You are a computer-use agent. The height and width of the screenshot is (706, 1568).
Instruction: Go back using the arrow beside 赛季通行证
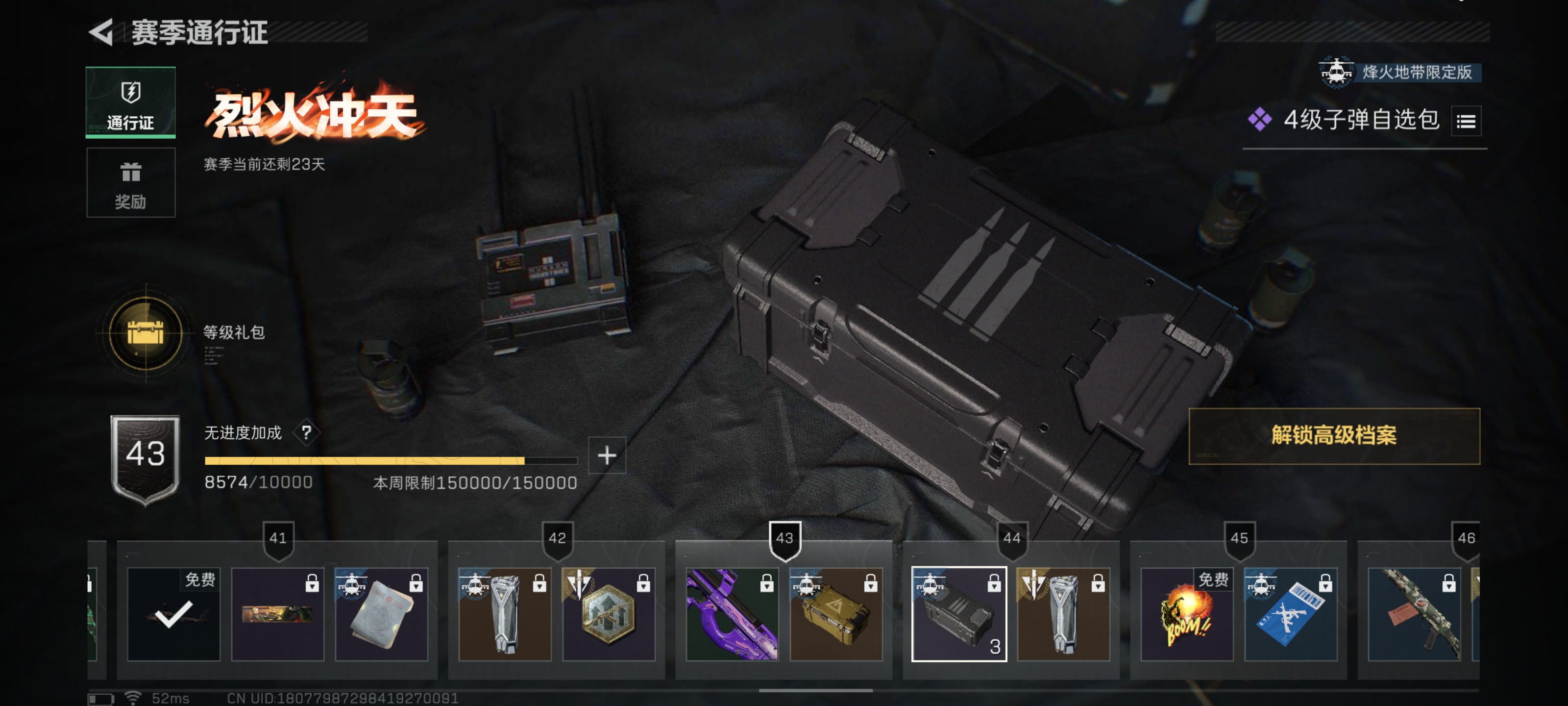click(x=101, y=32)
